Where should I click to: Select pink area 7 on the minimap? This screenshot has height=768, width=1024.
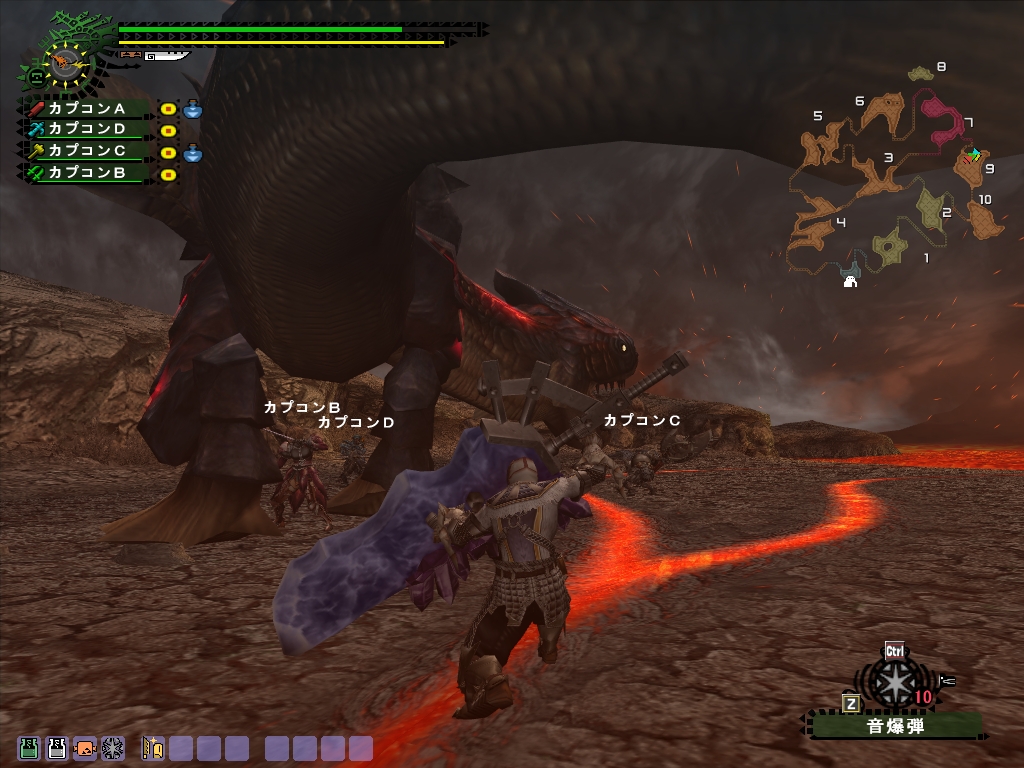tap(941, 120)
